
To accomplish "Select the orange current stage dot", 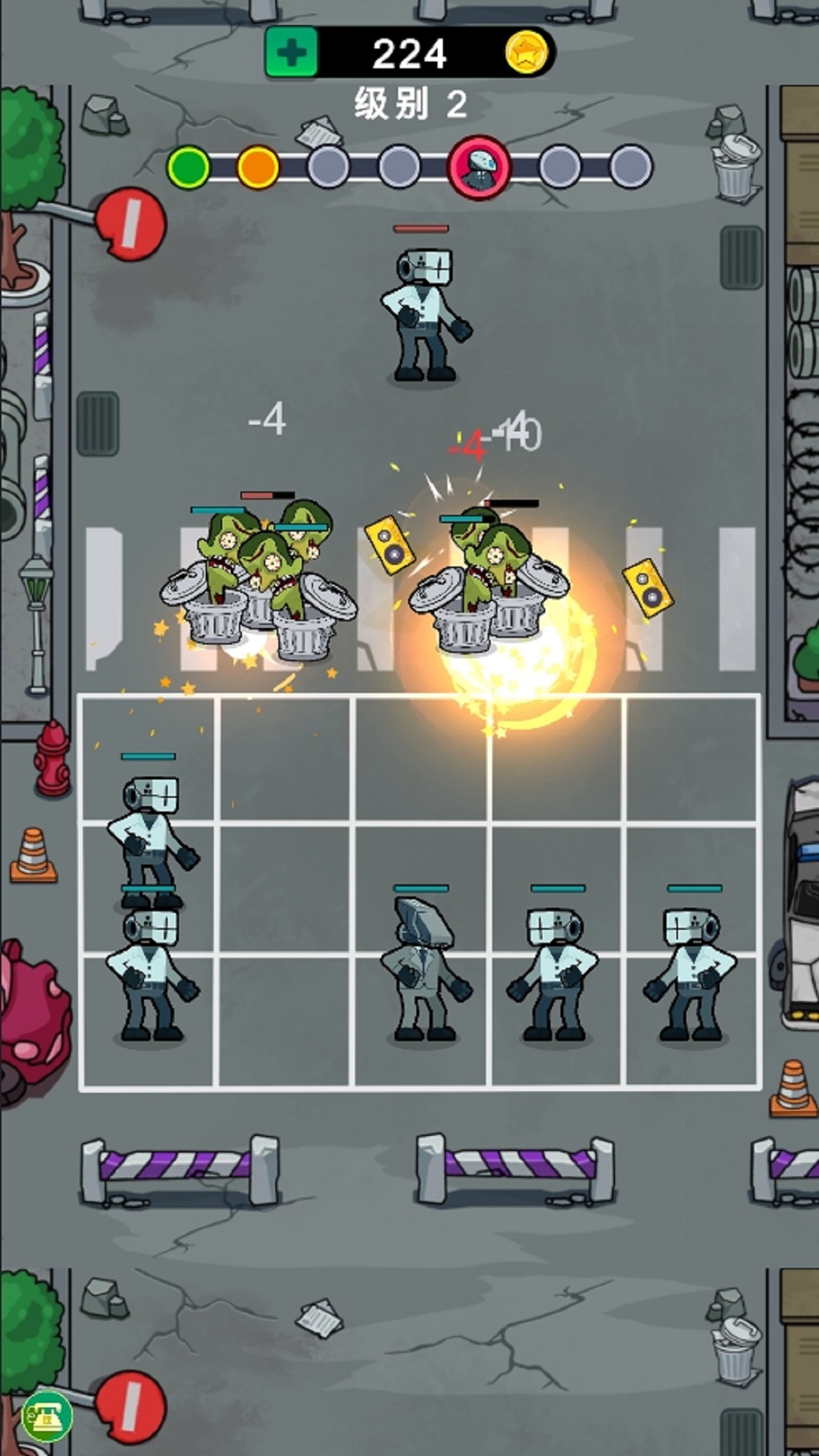I will [258, 167].
